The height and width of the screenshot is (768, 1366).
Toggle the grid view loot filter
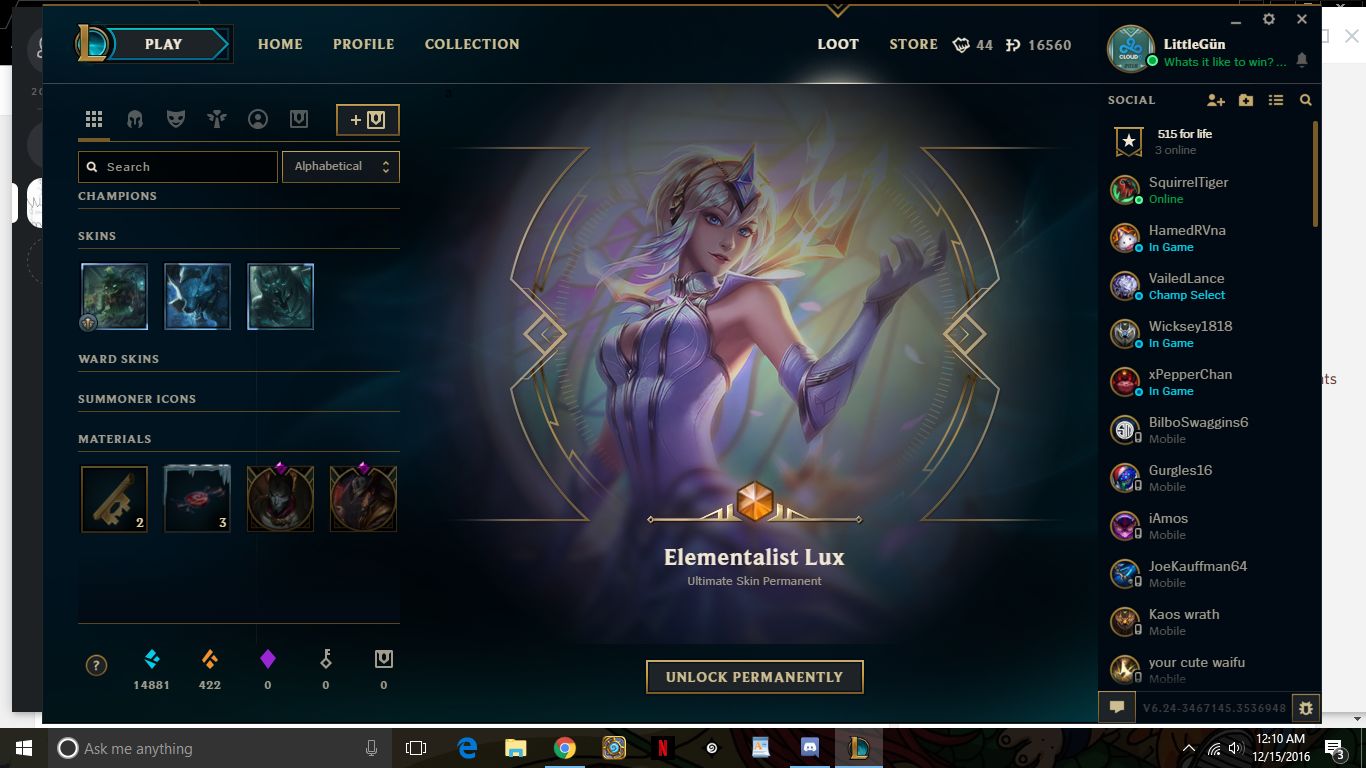pyautogui.click(x=93, y=118)
